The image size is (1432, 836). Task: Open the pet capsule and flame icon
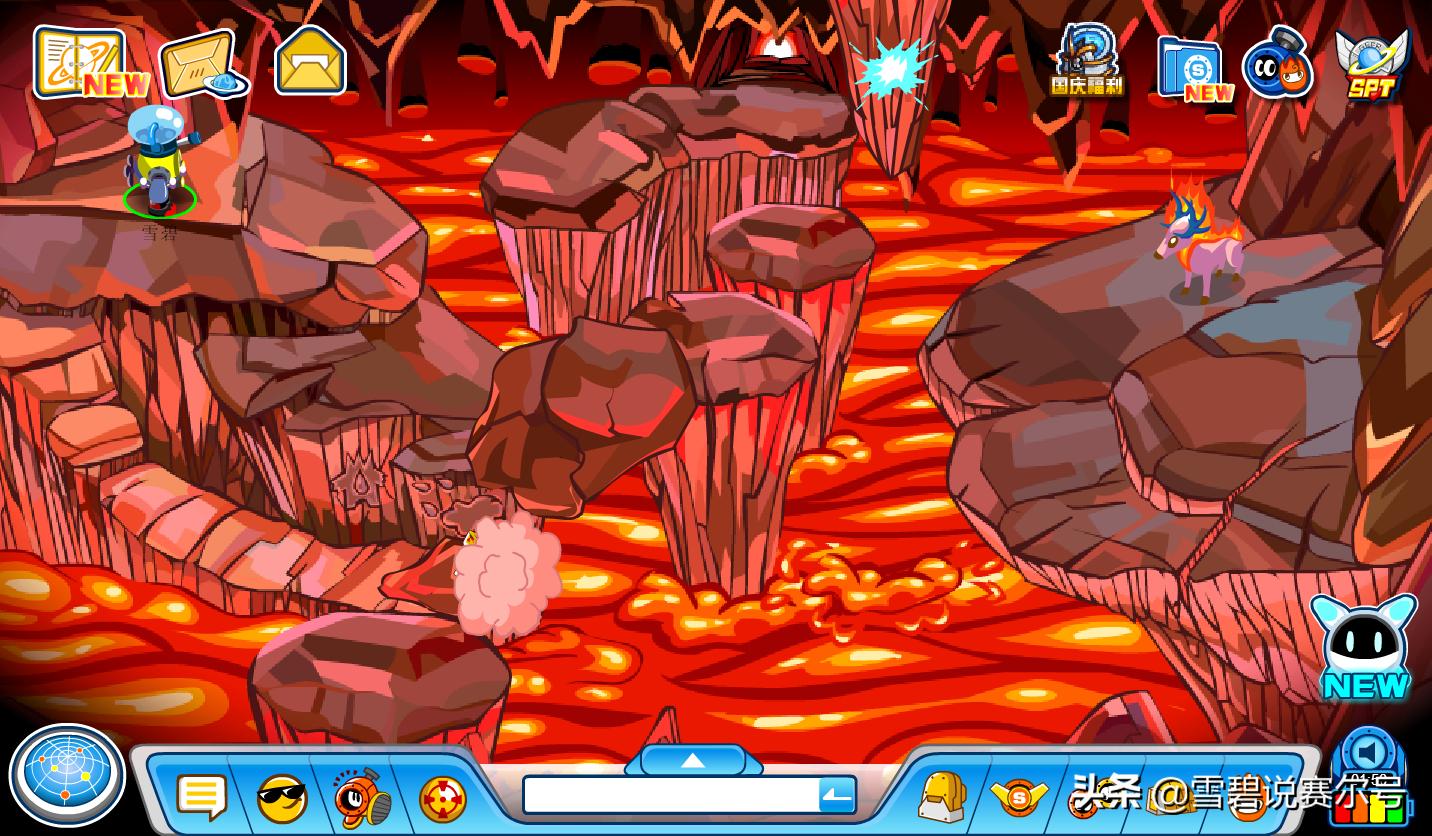1277,64
